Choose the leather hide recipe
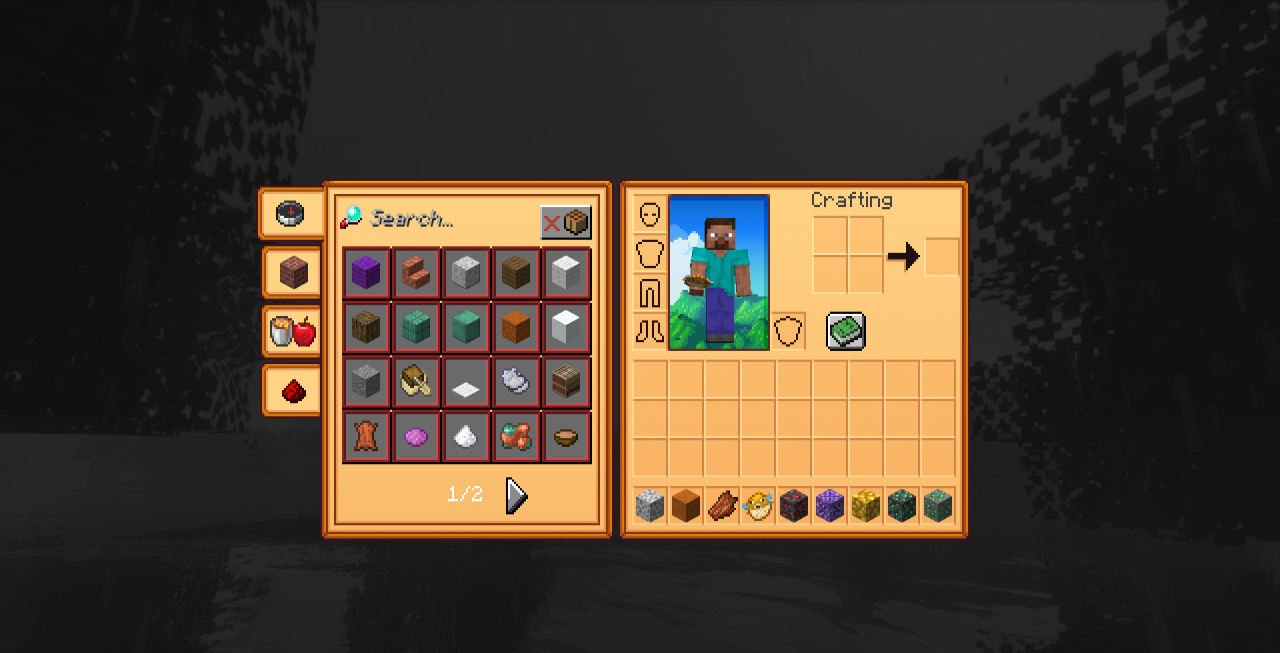The height and width of the screenshot is (653, 1280). point(366,436)
